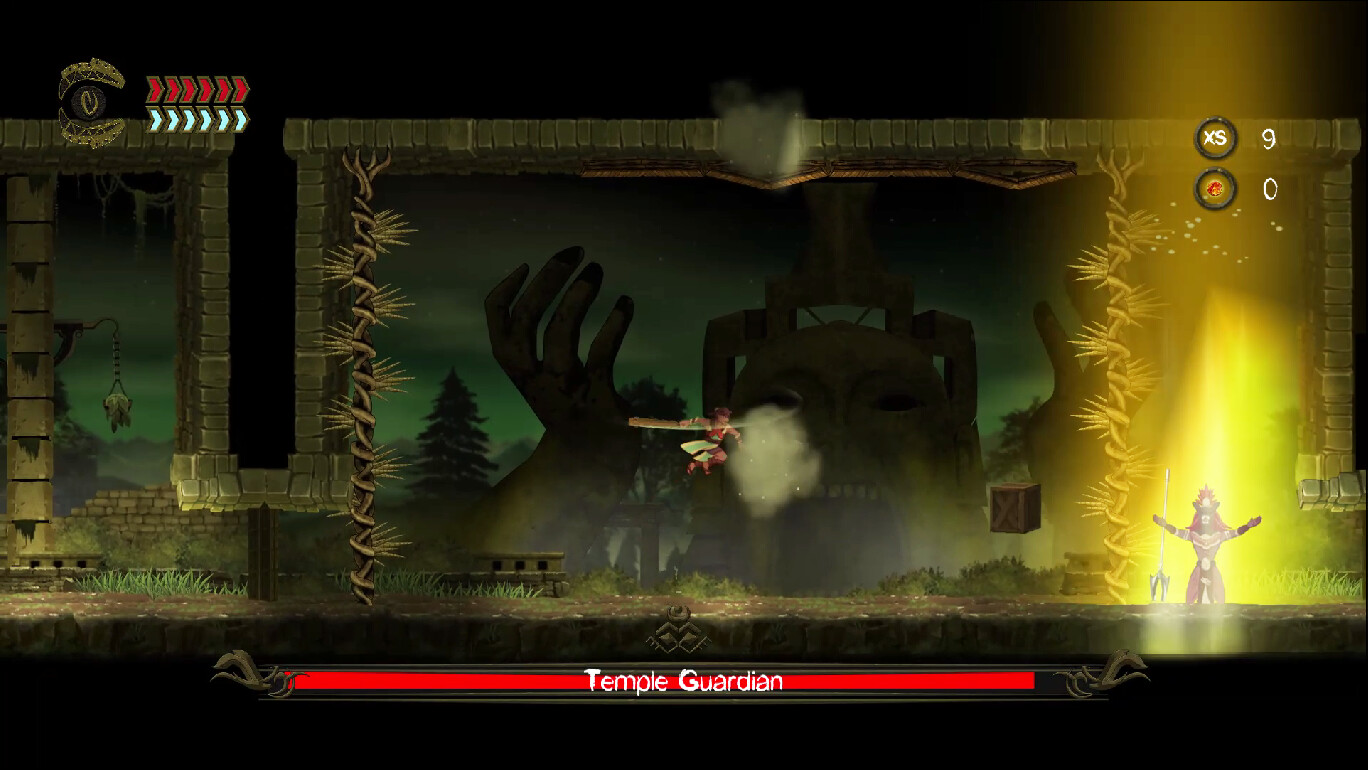This screenshot has height=770, width=1368.
Task: Select the XS kill counter icon
Action: pyautogui.click(x=1216, y=139)
